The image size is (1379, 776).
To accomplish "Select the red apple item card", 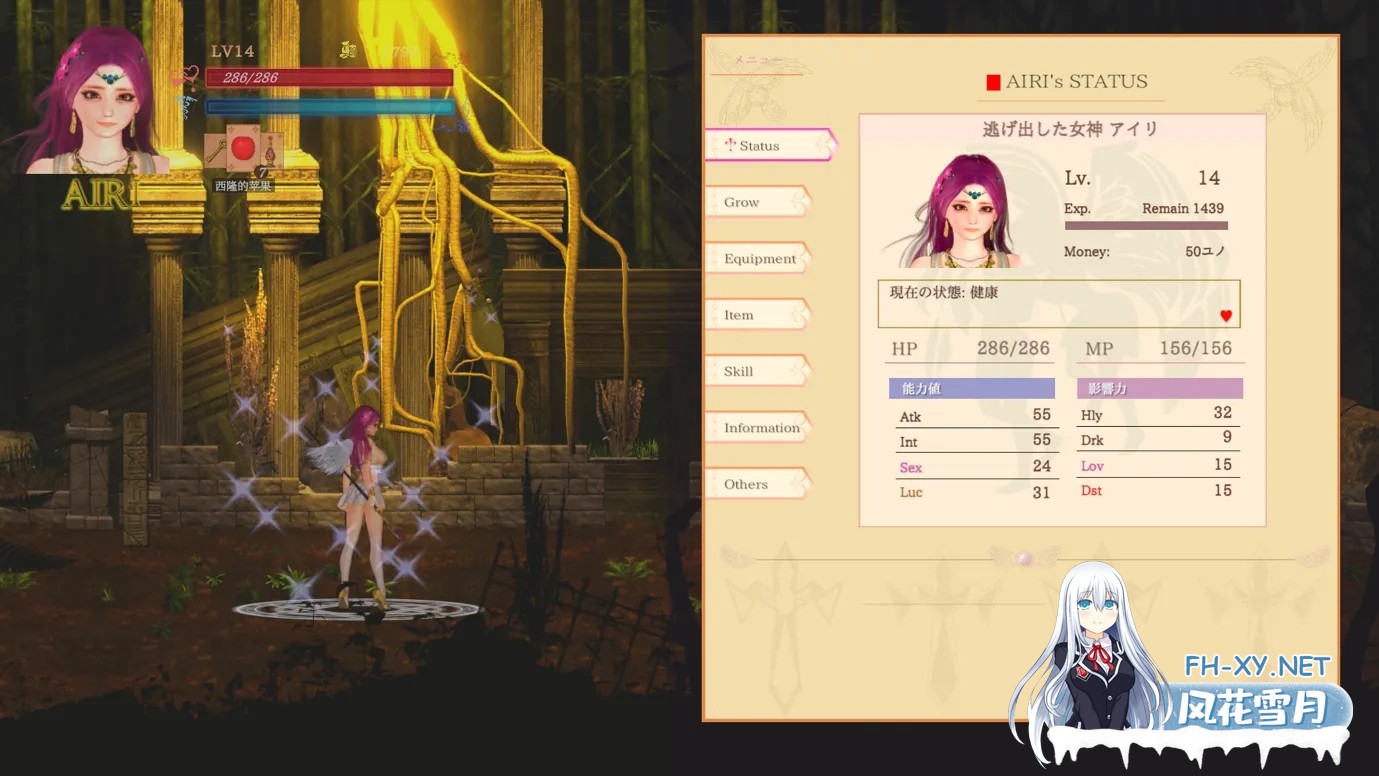I will point(243,151).
